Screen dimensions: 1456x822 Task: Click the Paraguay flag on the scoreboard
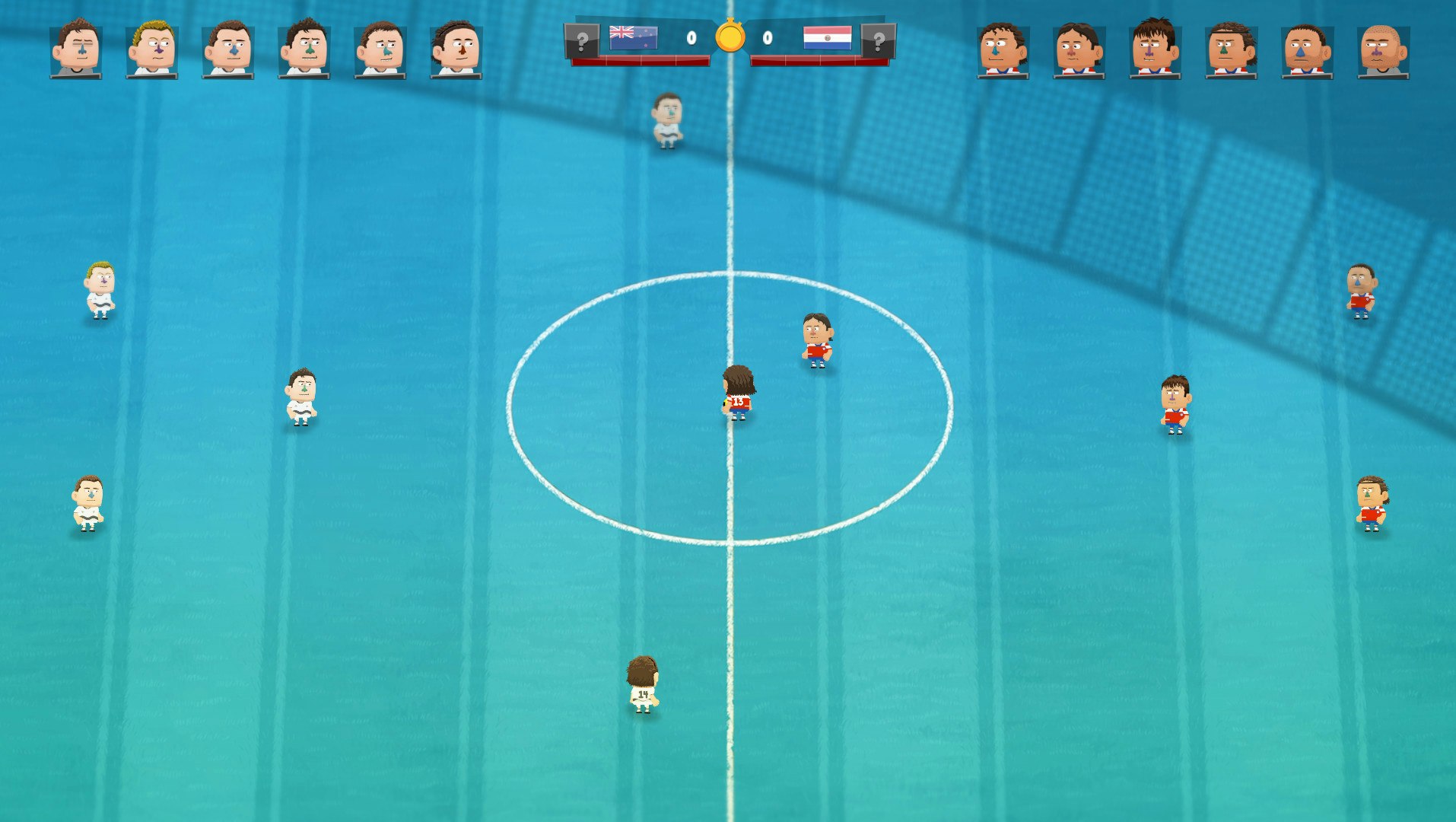(x=827, y=36)
